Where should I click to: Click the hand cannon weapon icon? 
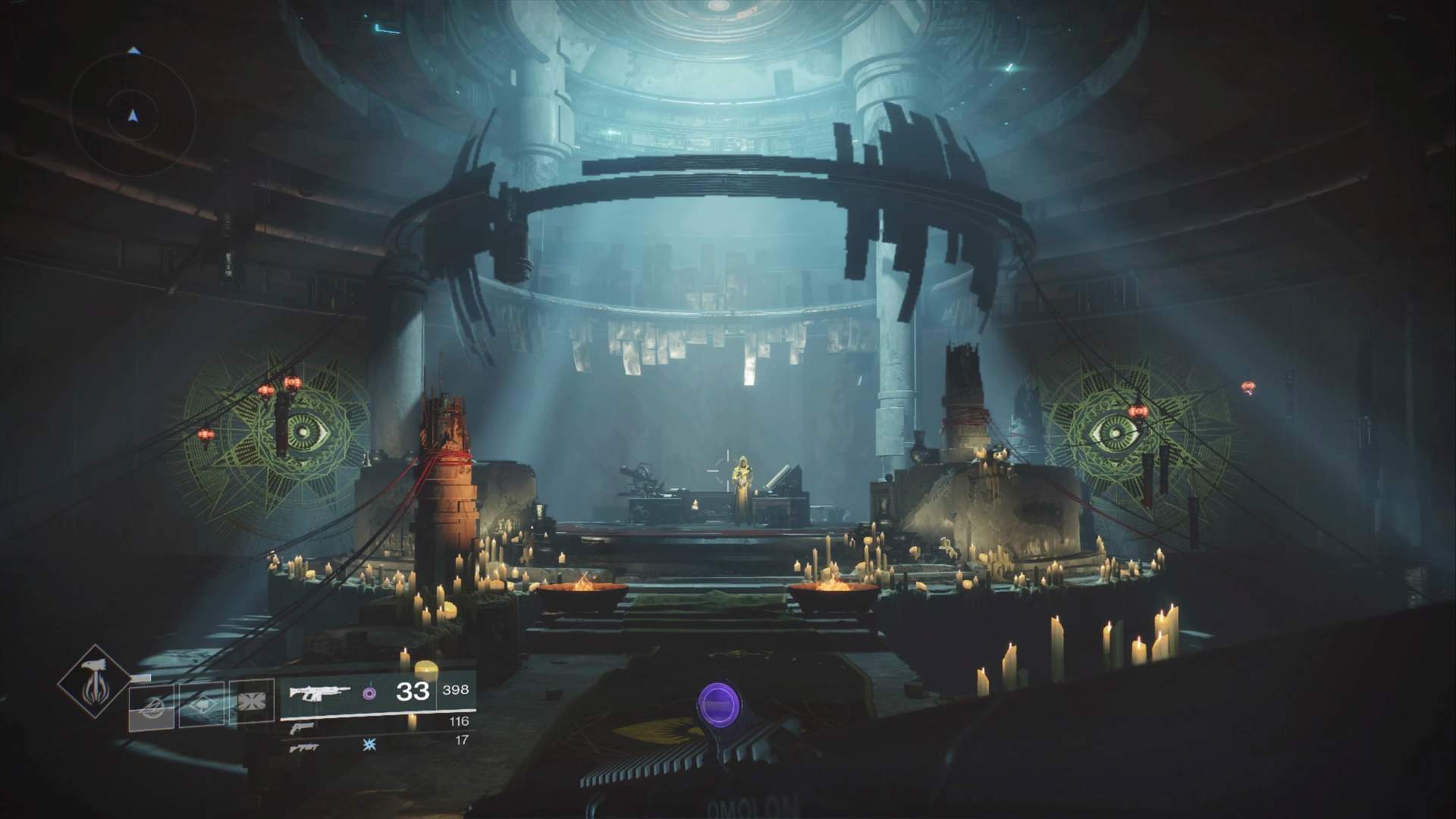point(302,729)
